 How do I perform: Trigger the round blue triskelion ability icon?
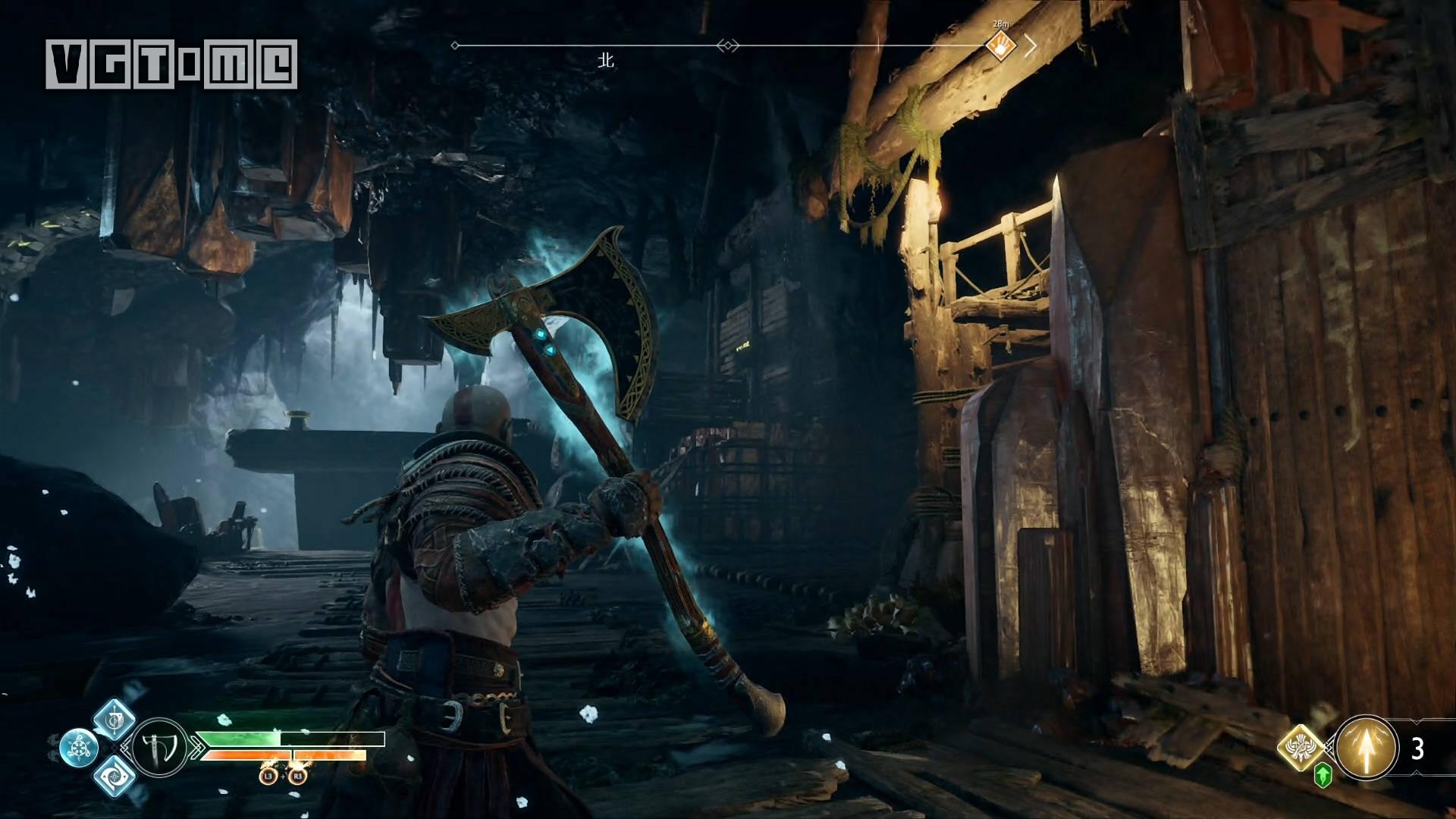tap(79, 748)
